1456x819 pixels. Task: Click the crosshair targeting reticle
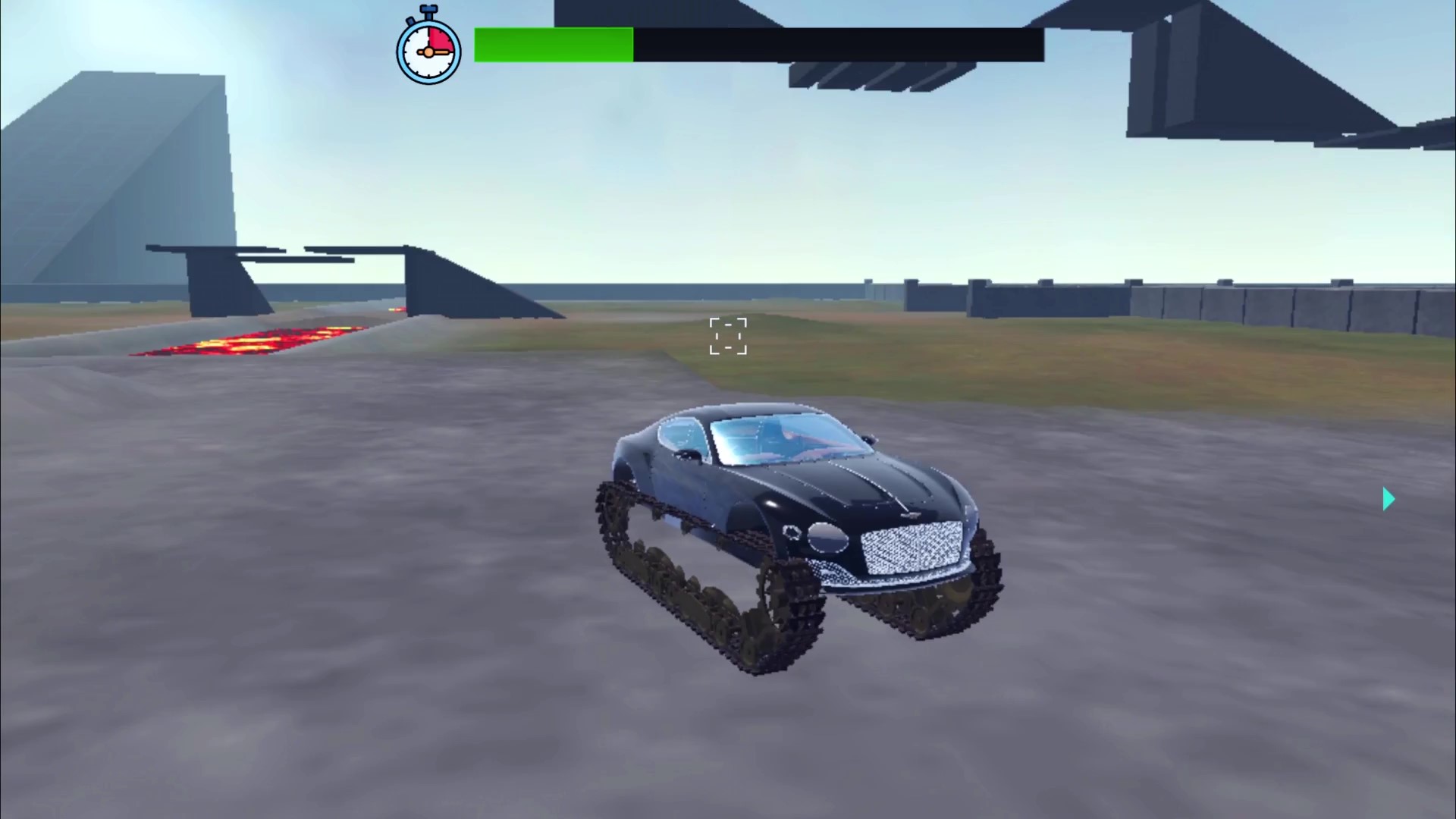727,336
